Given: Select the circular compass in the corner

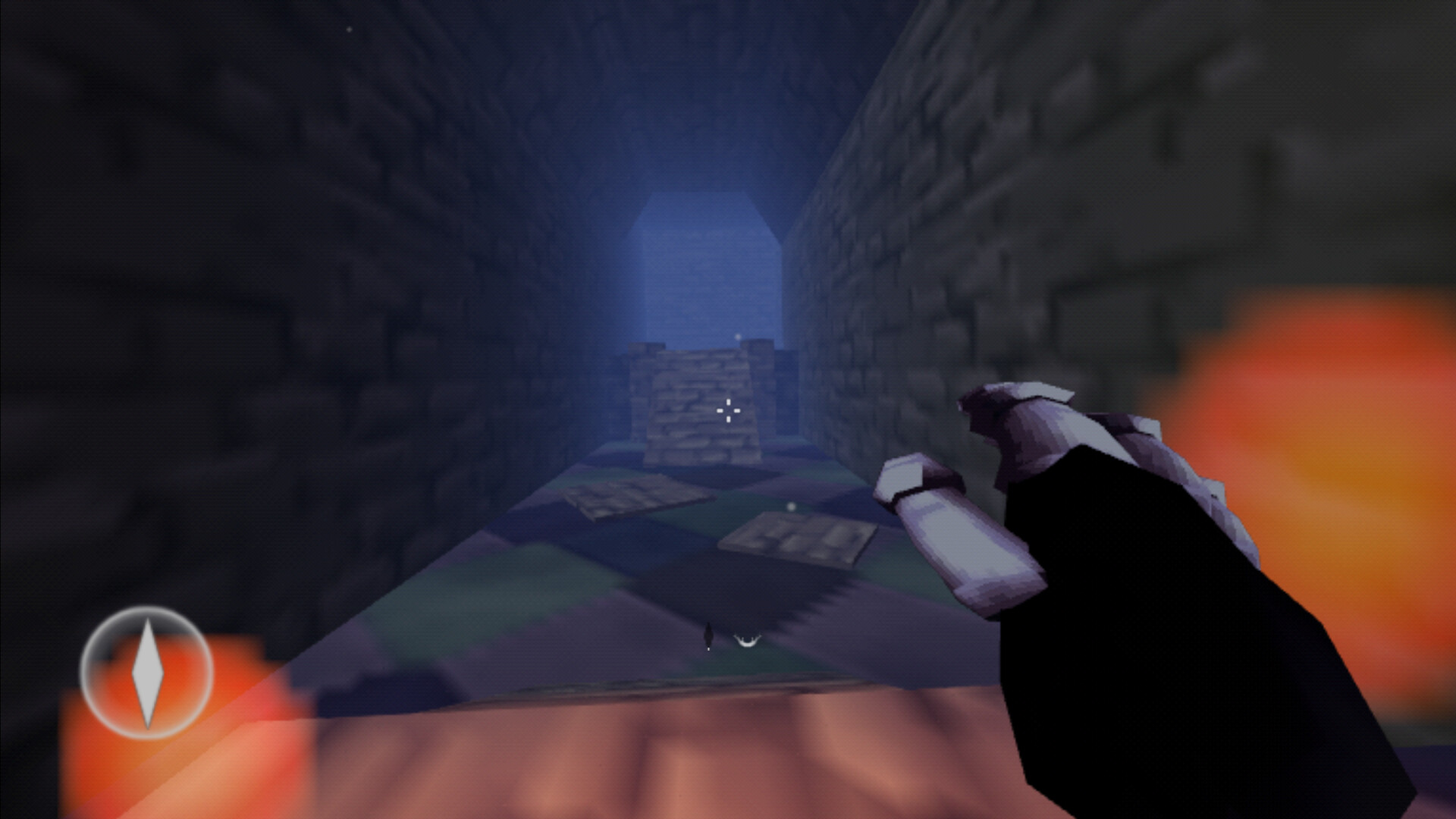Looking at the screenshot, I should (149, 673).
